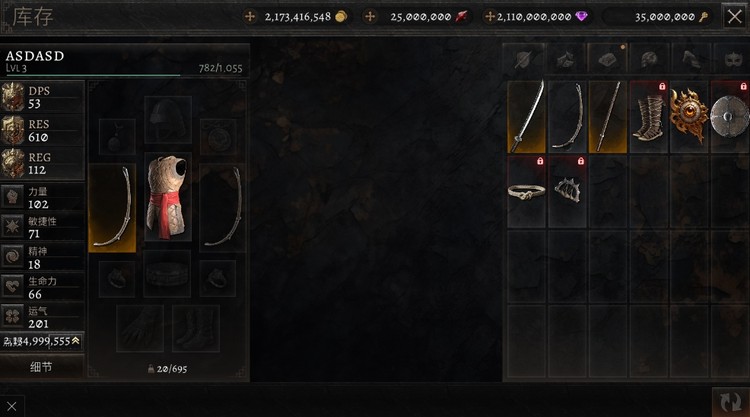750x417 pixels.
Task: Select the golden flaming eye amulet
Action: pyautogui.click(x=688, y=117)
